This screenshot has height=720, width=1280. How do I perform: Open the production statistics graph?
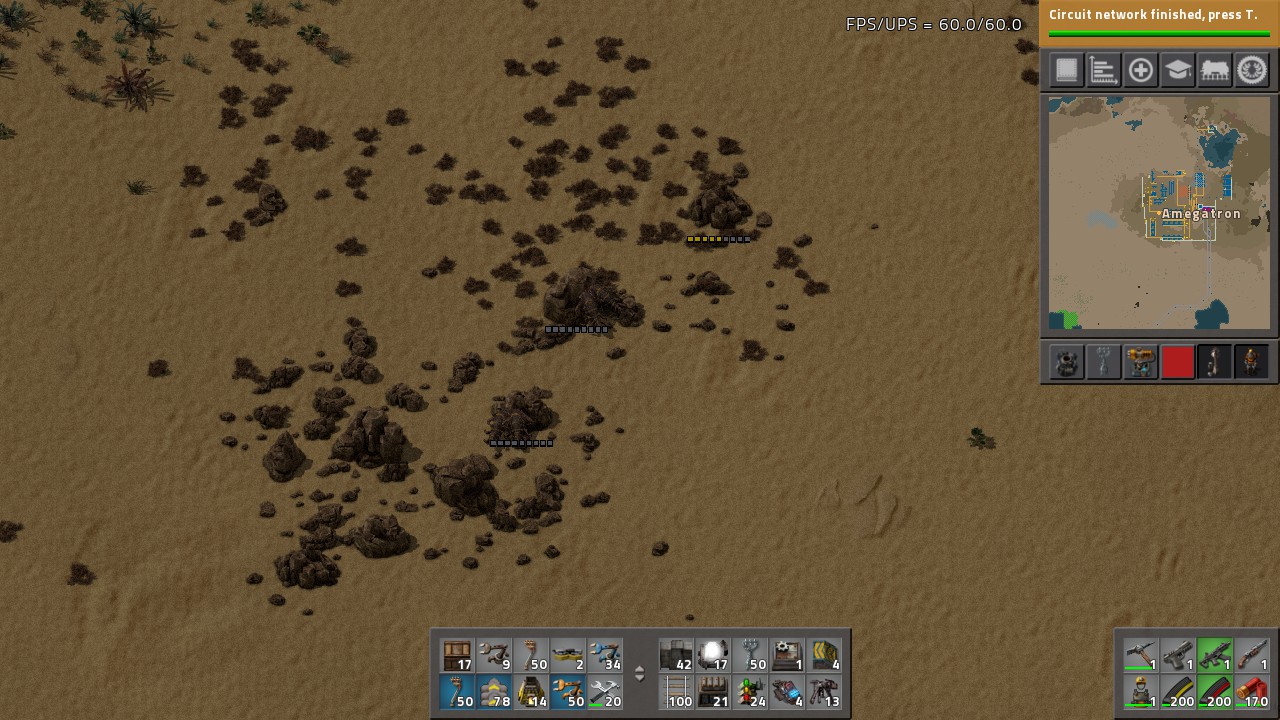(1103, 69)
